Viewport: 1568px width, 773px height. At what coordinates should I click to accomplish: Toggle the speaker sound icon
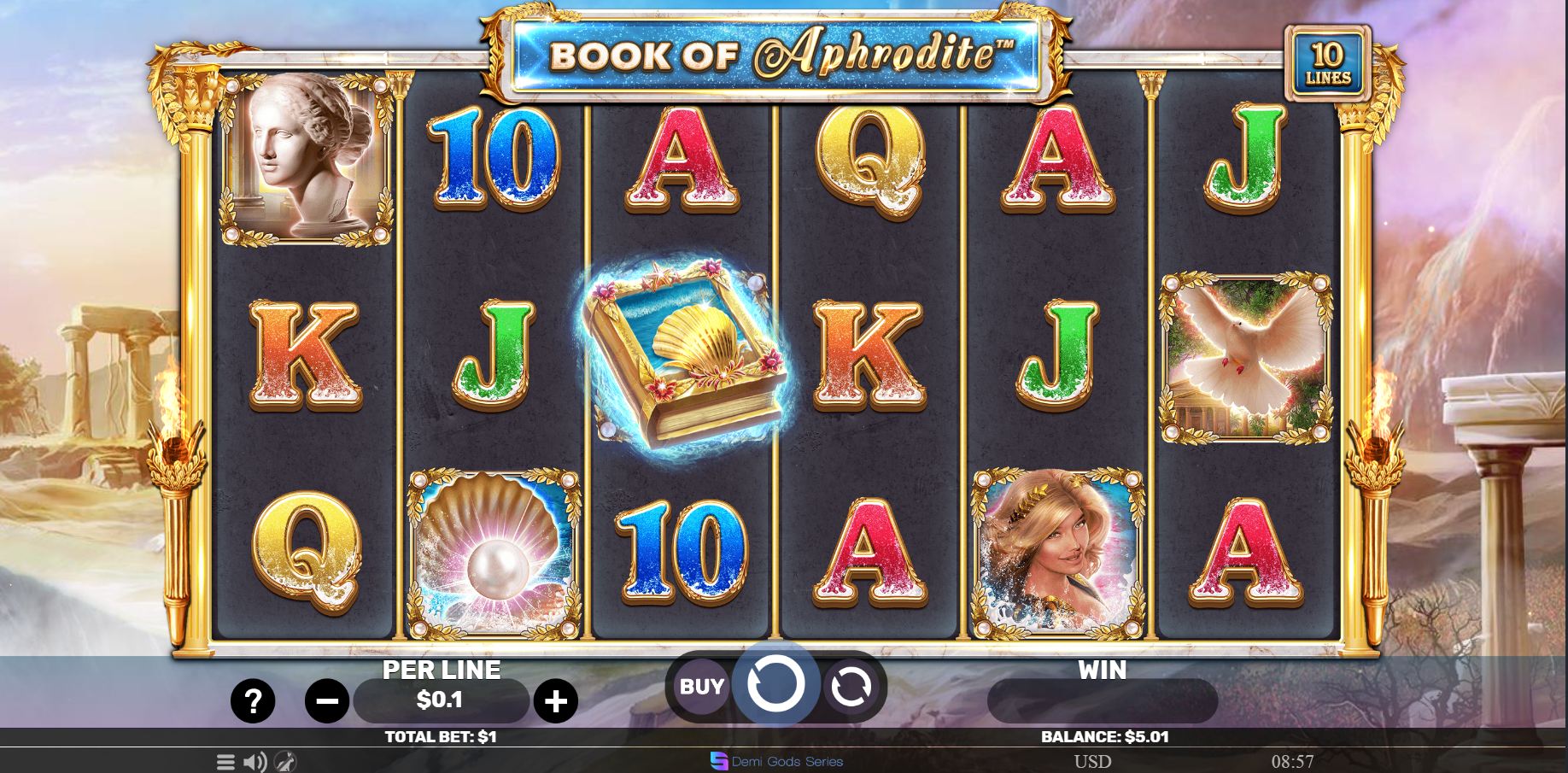(x=255, y=762)
